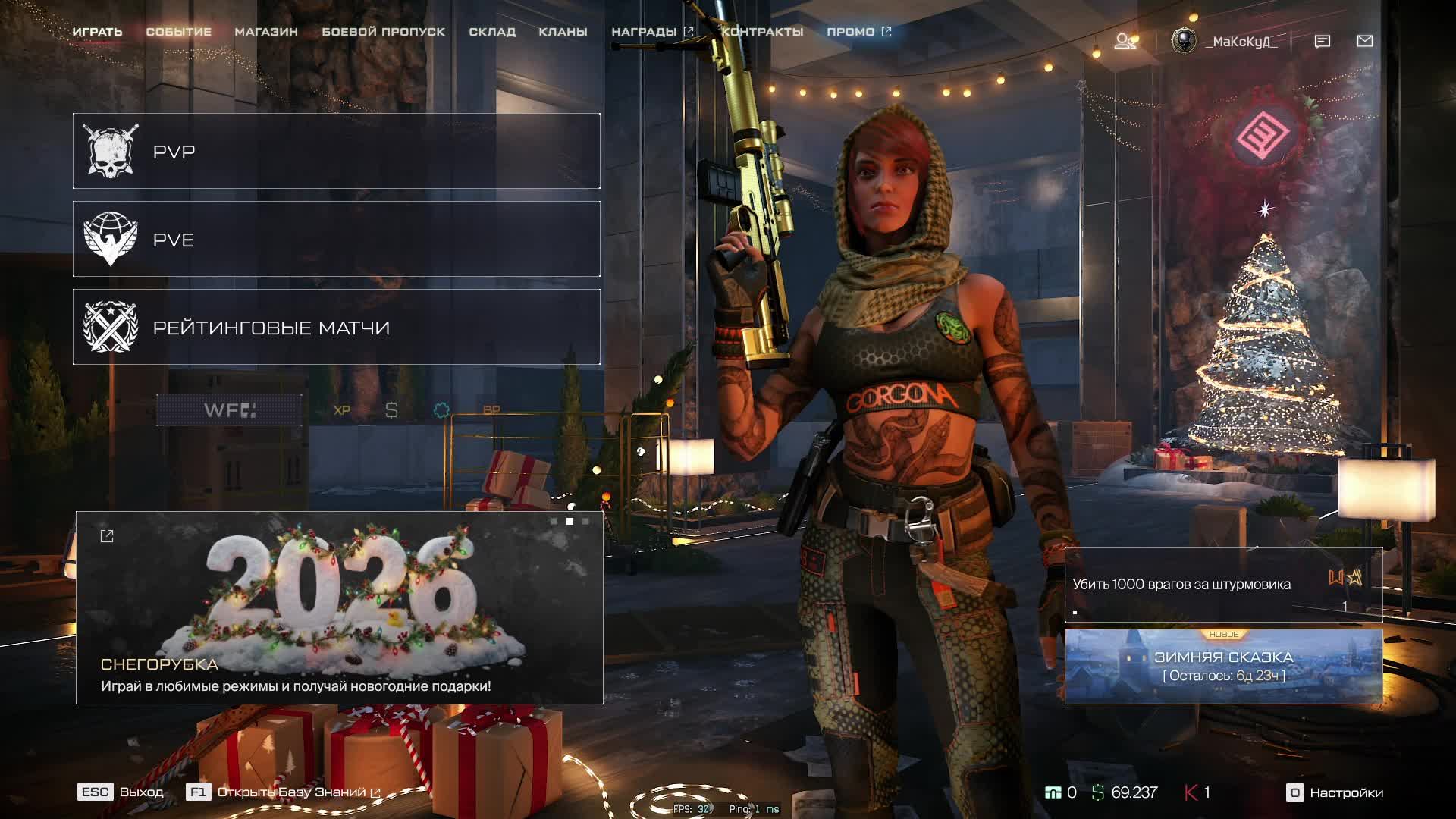Viewport: 1456px width, 819px height.
Task: Open the mail envelope icon
Action: [1365, 41]
